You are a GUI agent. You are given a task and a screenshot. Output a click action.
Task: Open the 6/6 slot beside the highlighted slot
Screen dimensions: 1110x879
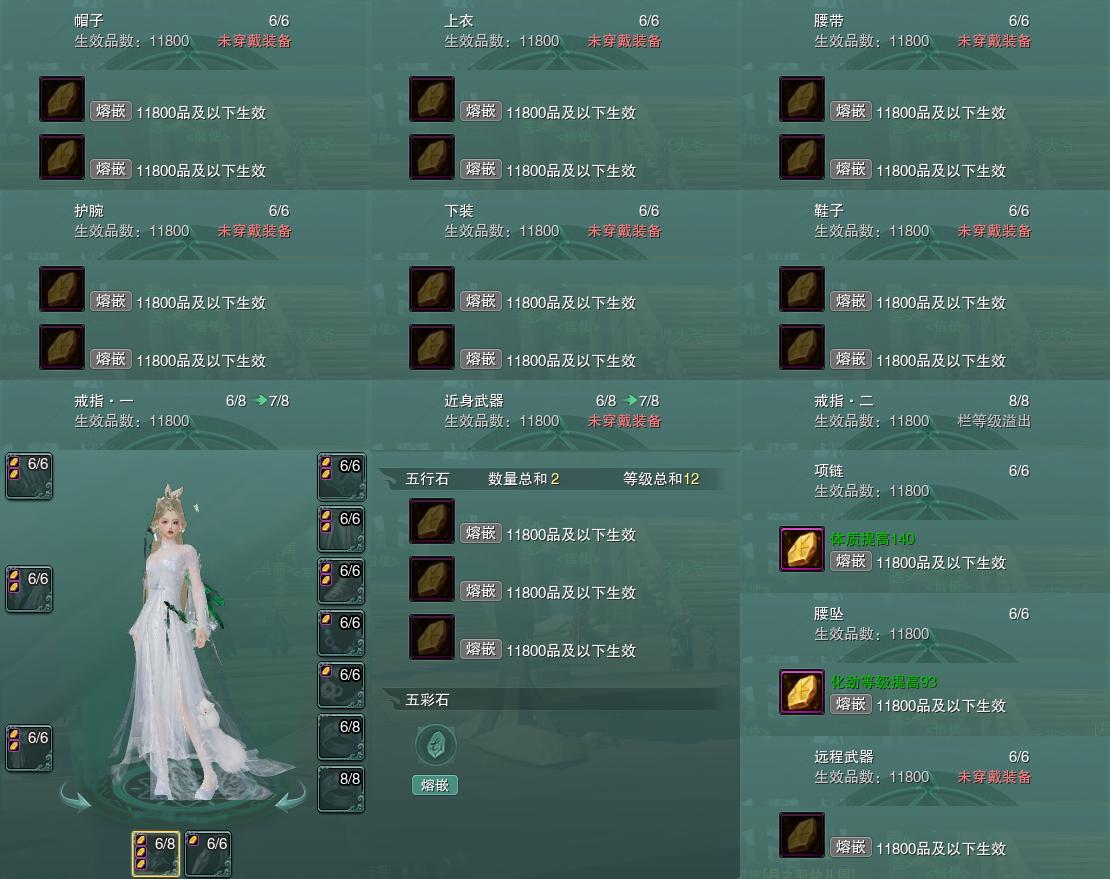[x=208, y=854]
